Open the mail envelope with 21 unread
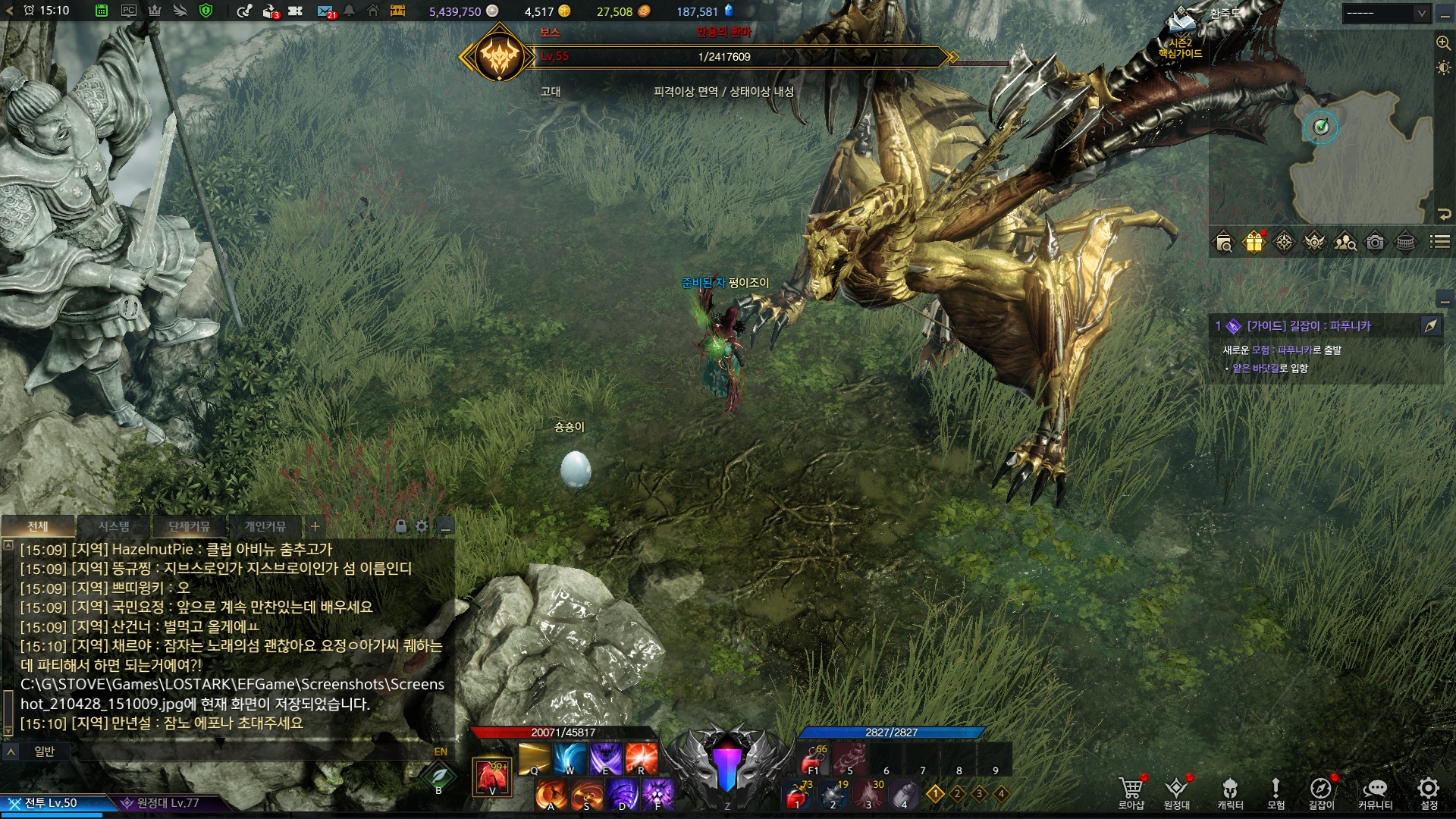 point(325,11)
